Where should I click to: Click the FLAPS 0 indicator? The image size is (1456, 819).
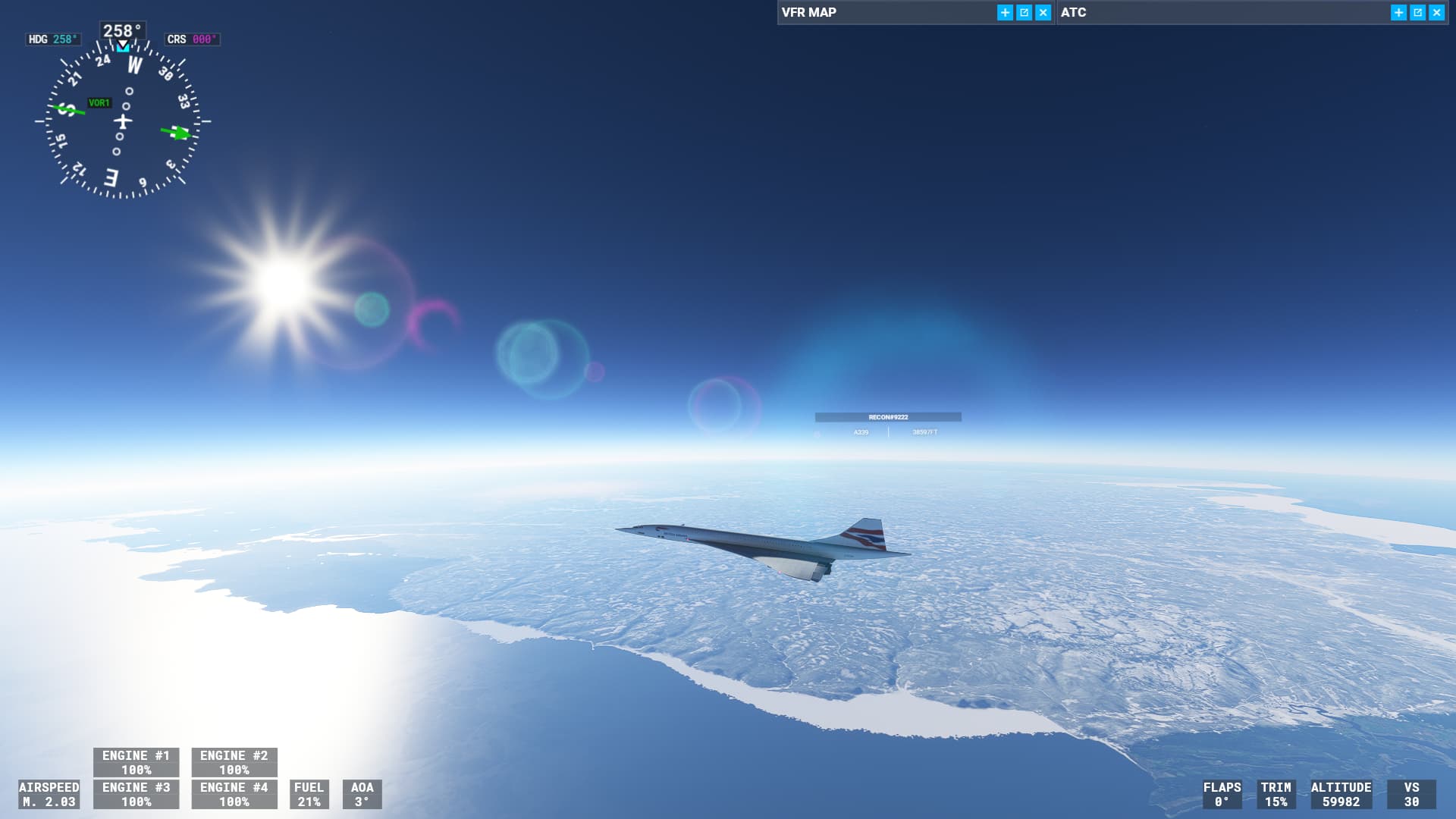click(1222, 795)
